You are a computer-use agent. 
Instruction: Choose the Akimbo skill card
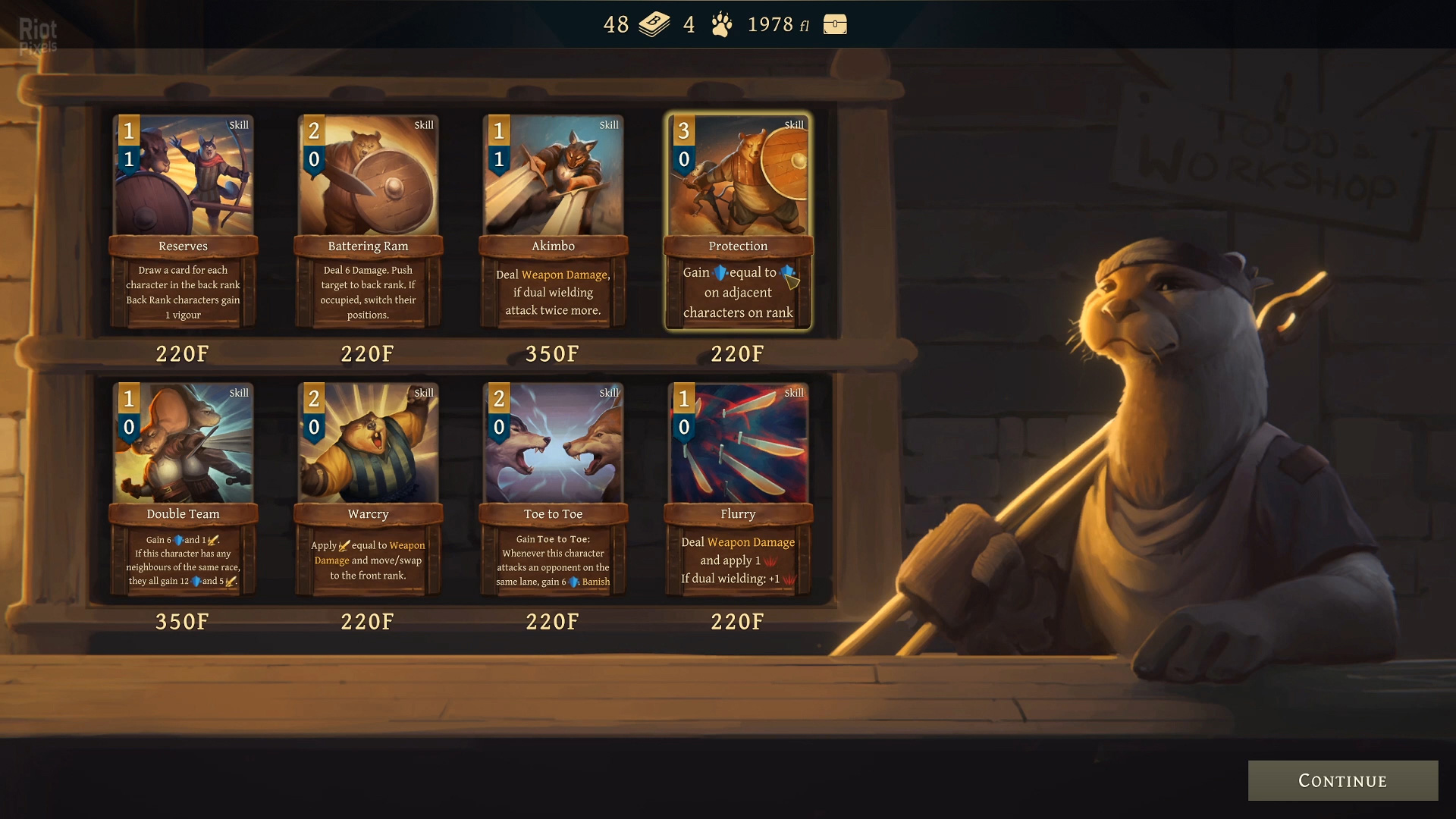[x=553, y=221]
